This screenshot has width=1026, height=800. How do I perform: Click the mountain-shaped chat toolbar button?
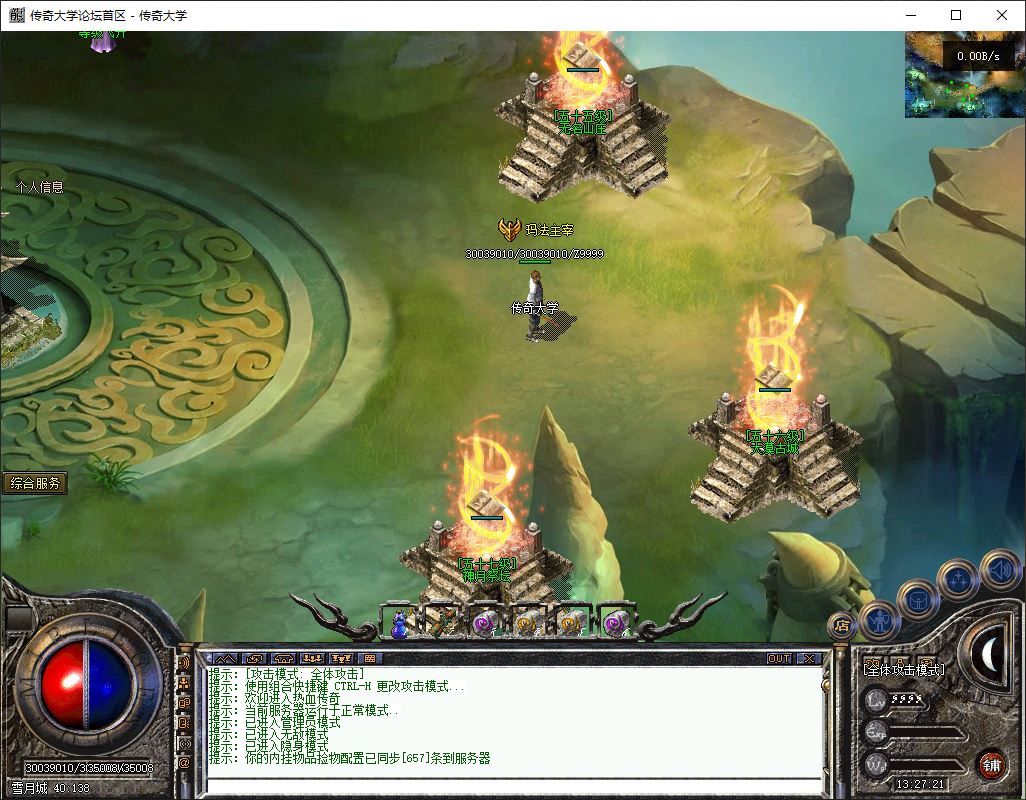[223, 658]
